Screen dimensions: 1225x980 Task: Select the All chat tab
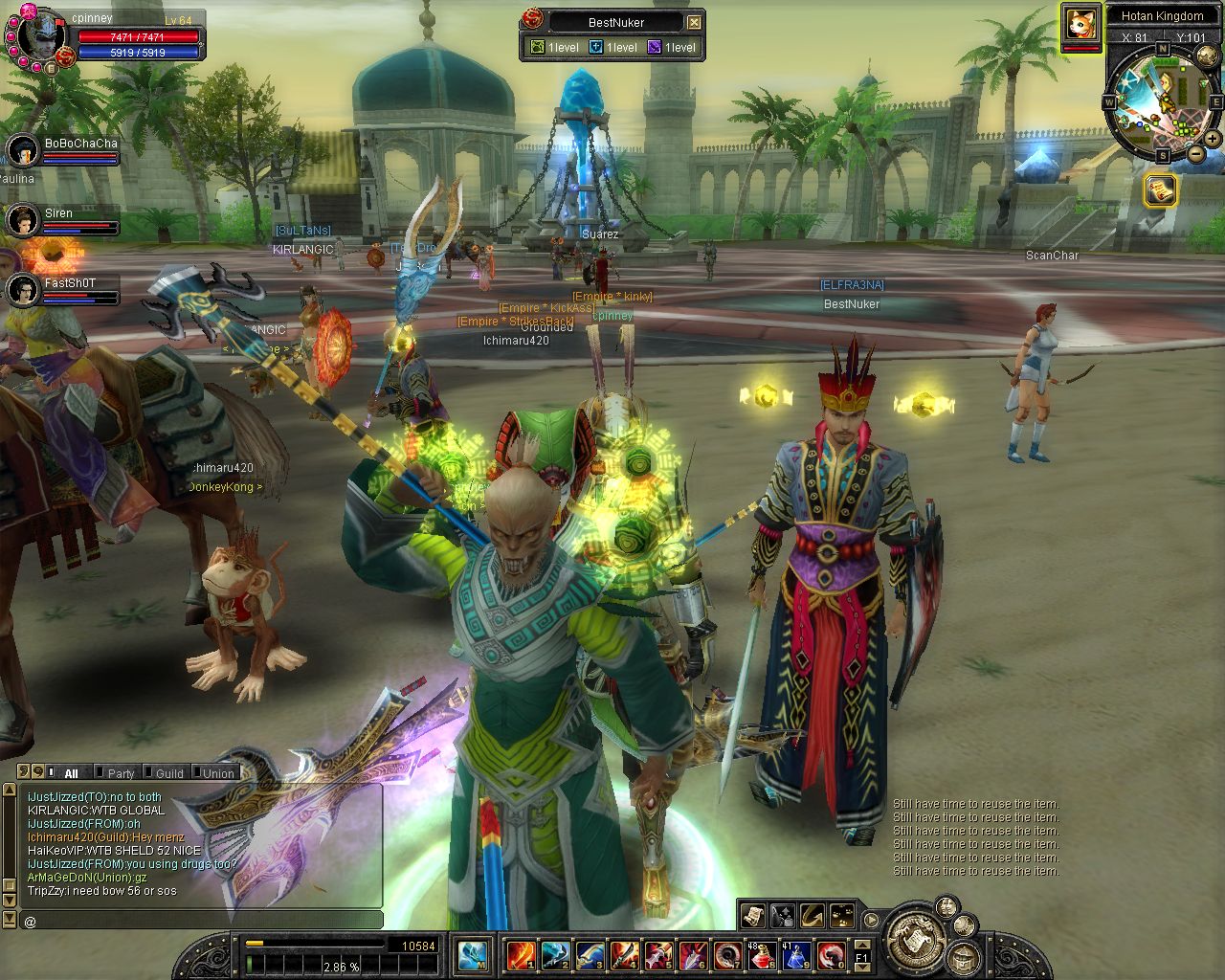point(70,773)
